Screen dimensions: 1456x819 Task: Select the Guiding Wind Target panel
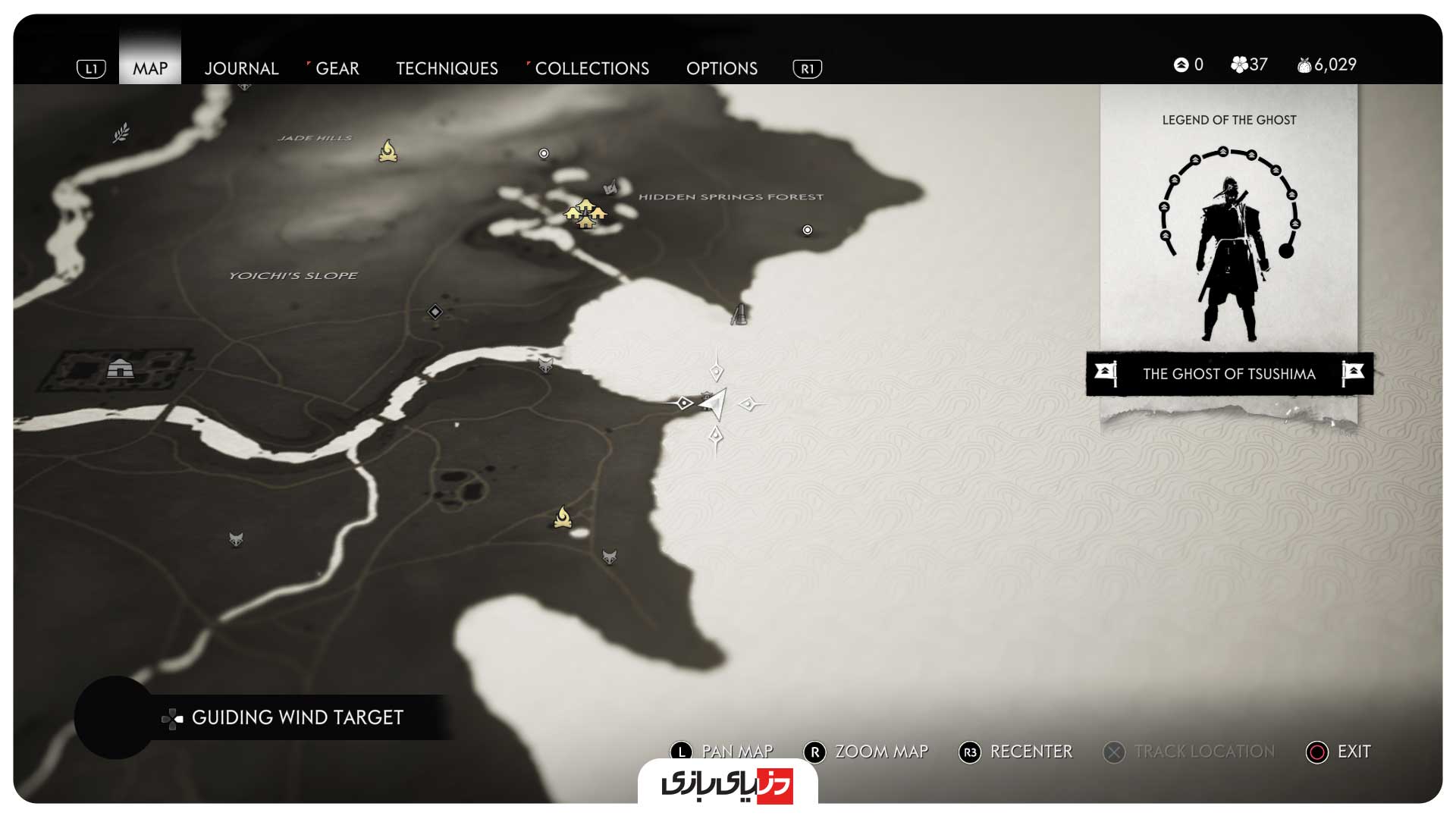pyautogui.click(x=296, y=717)
